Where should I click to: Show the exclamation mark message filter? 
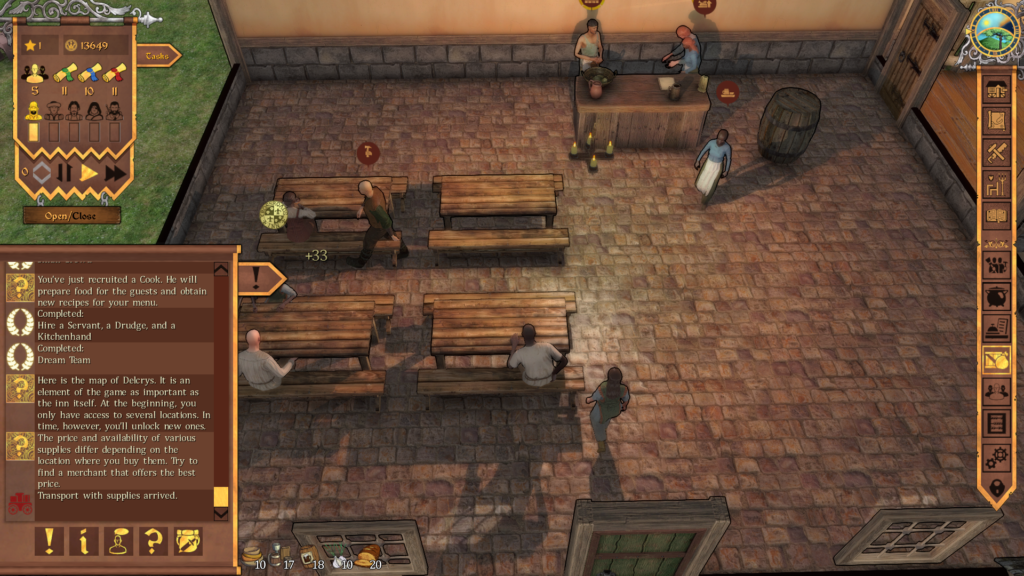tap(48, 541)
